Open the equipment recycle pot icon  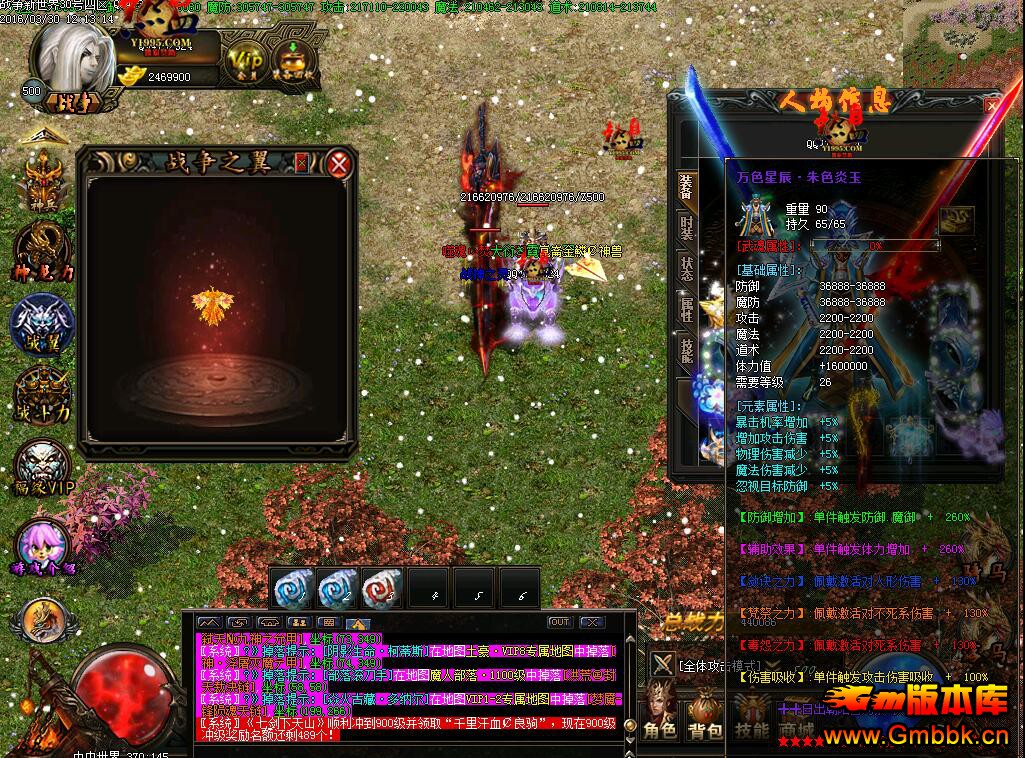292,61
